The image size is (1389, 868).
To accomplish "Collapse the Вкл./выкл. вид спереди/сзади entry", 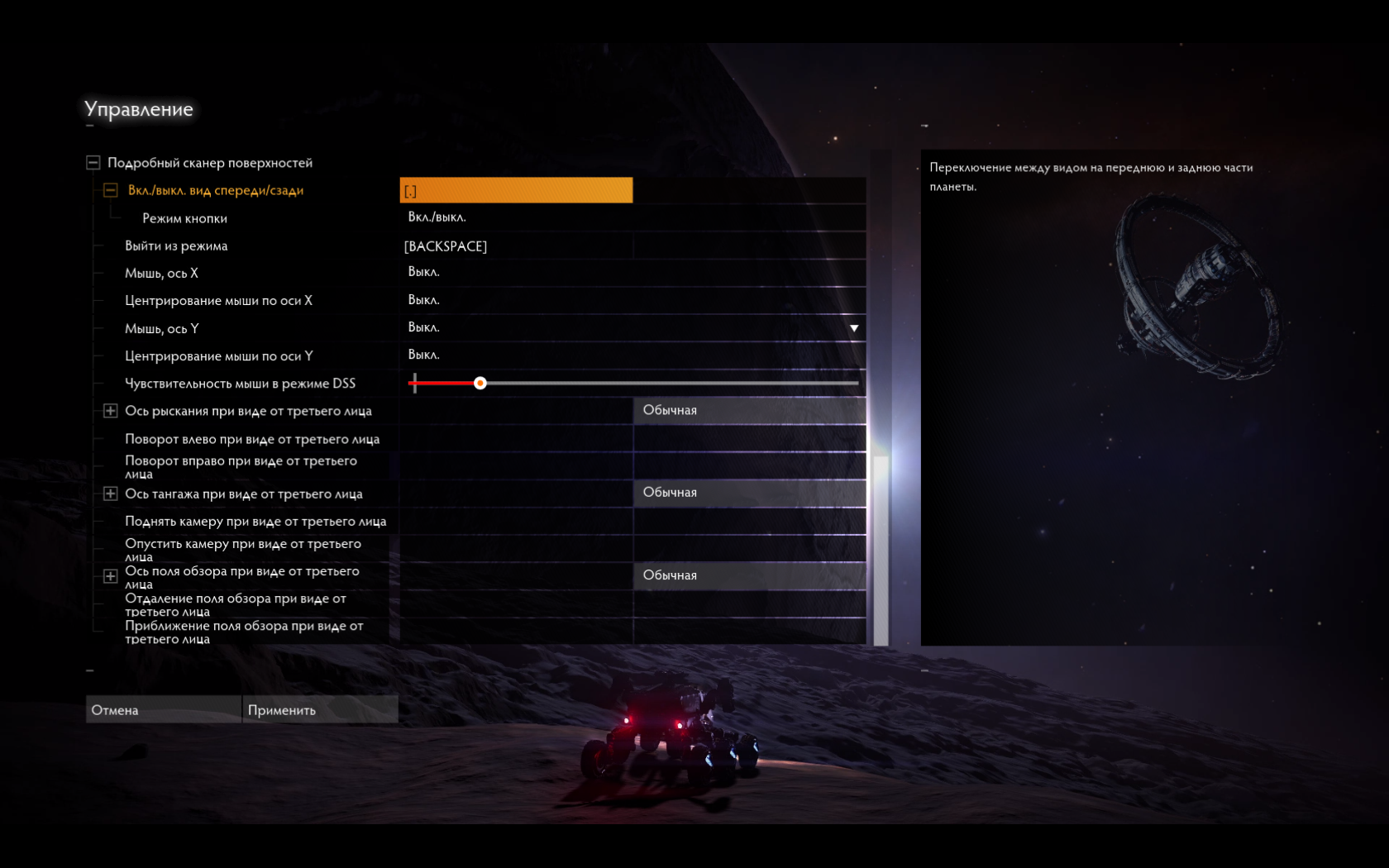I will coord(110,190).
